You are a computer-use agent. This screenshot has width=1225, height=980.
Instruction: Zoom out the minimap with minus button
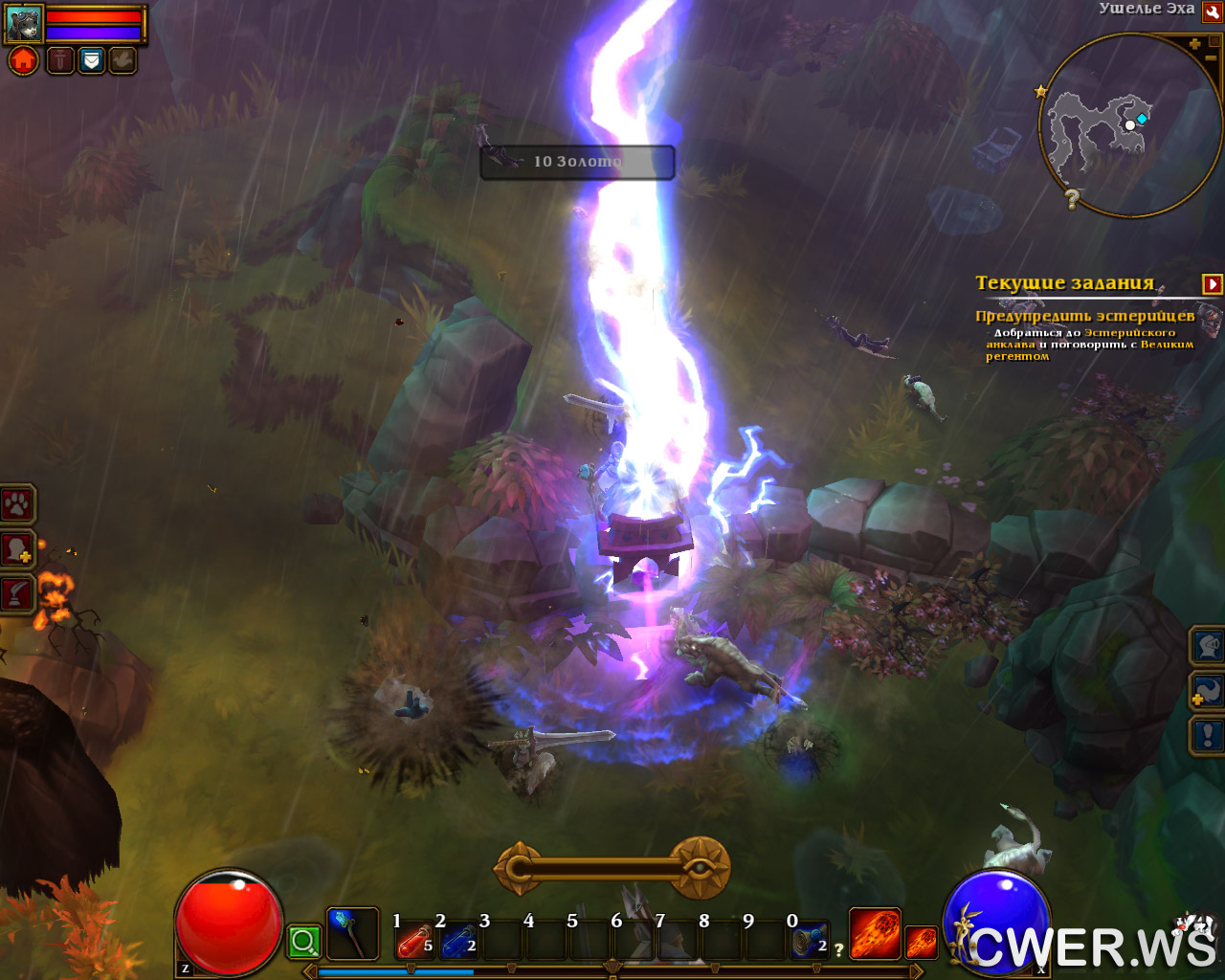(x=1211, y=59)
